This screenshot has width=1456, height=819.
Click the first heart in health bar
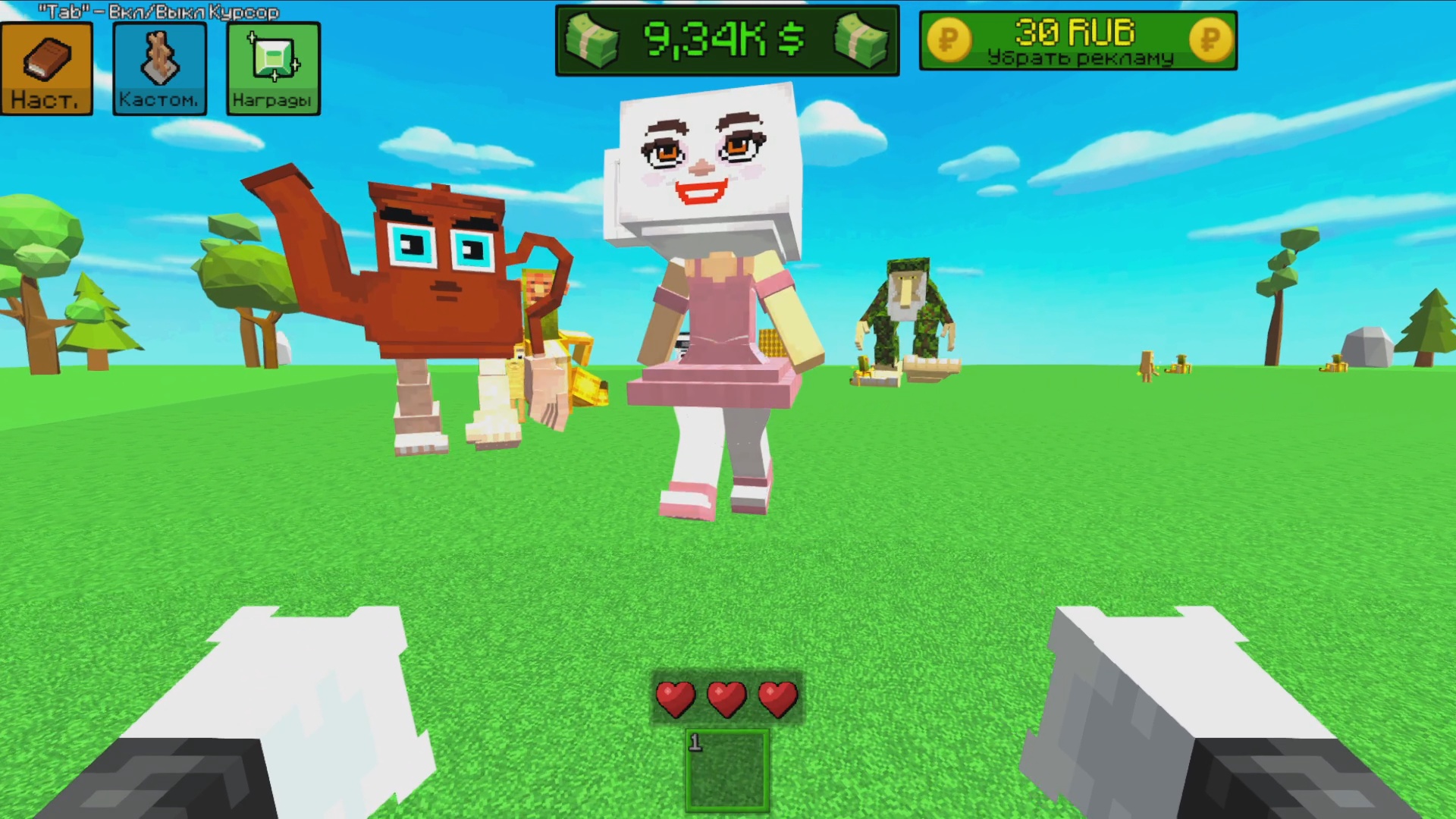pos(677,698)
